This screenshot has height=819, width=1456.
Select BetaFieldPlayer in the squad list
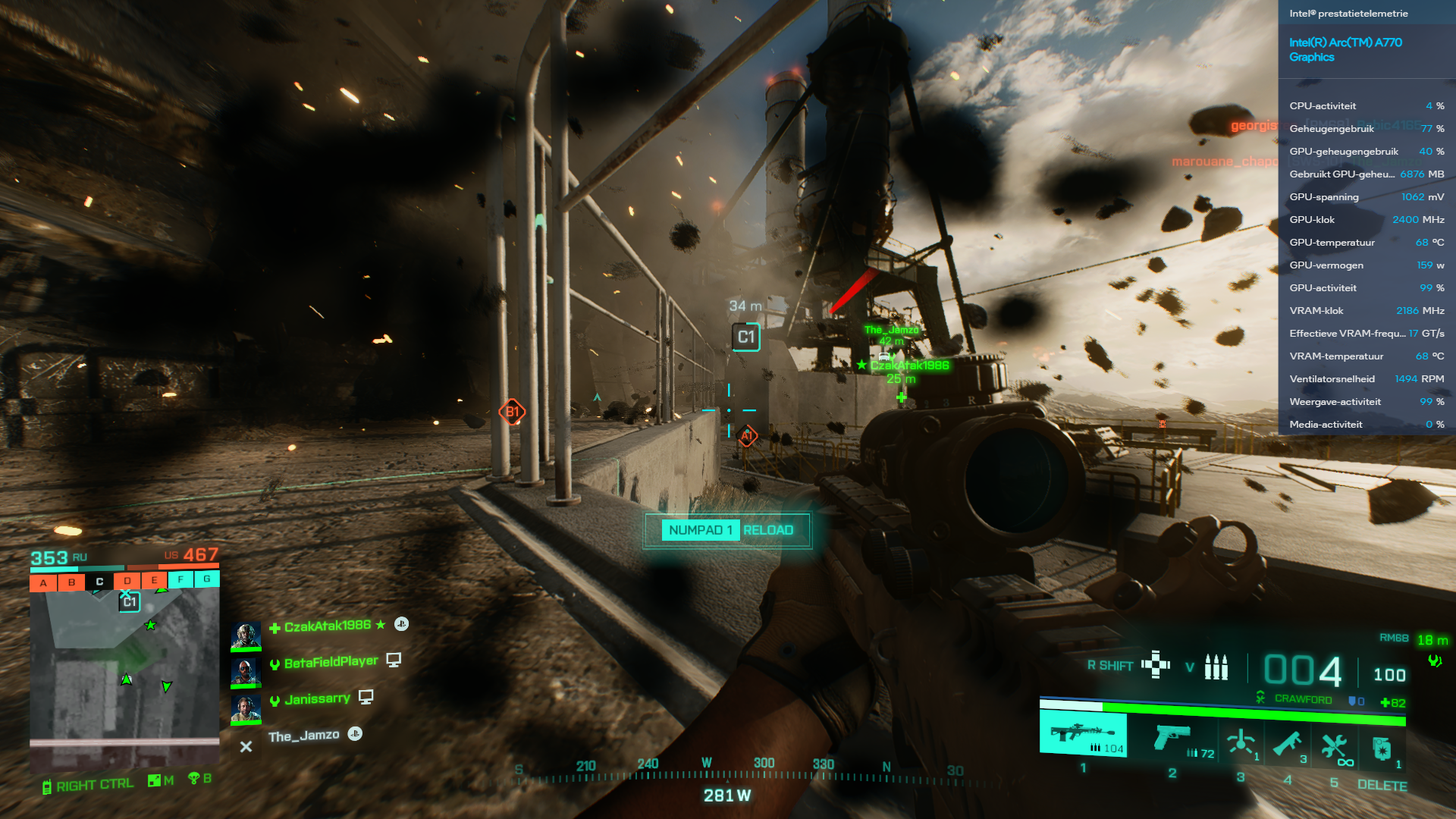(x=331, y=662)
